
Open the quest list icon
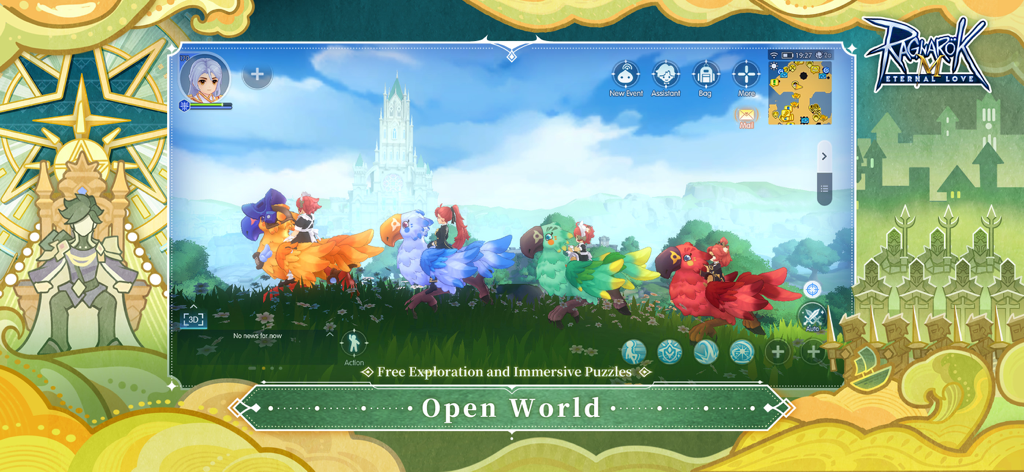point(824,188)
